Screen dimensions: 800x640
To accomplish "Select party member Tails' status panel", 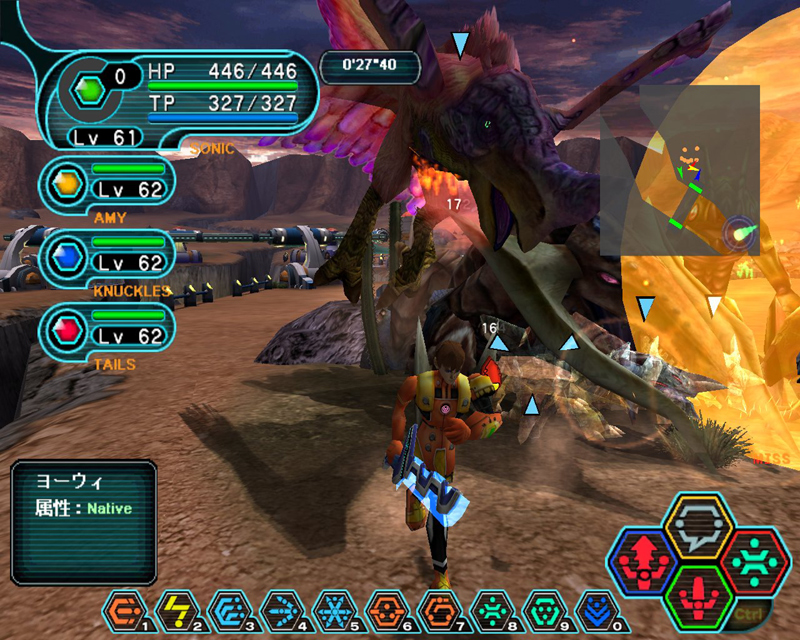I will 110,329.
